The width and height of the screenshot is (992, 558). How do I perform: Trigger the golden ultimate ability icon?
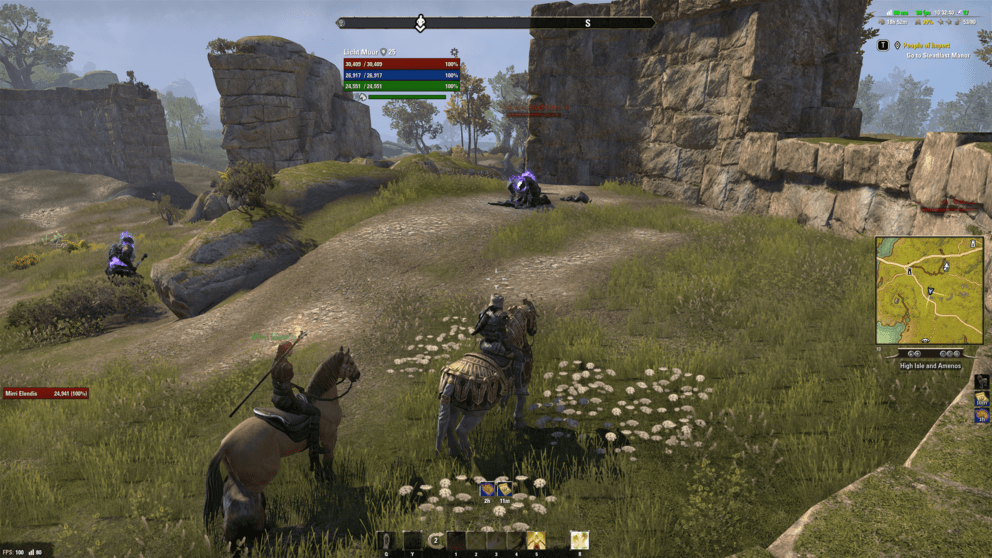579,541
